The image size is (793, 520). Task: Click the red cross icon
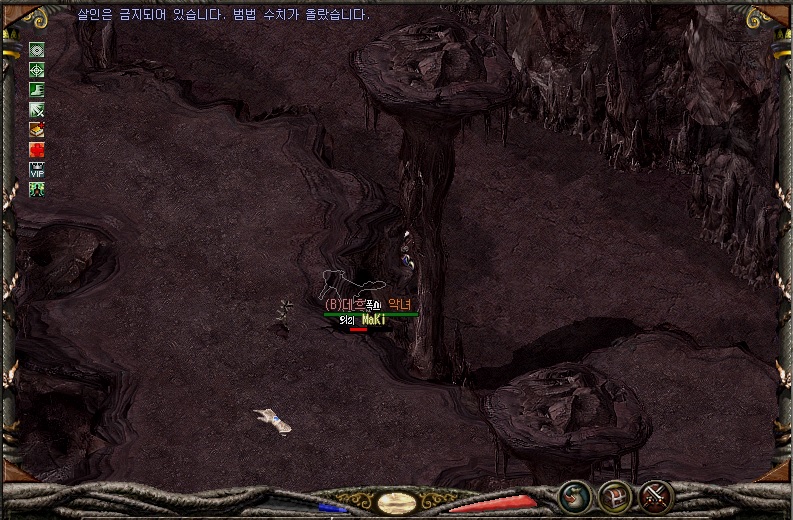point(37,150)
